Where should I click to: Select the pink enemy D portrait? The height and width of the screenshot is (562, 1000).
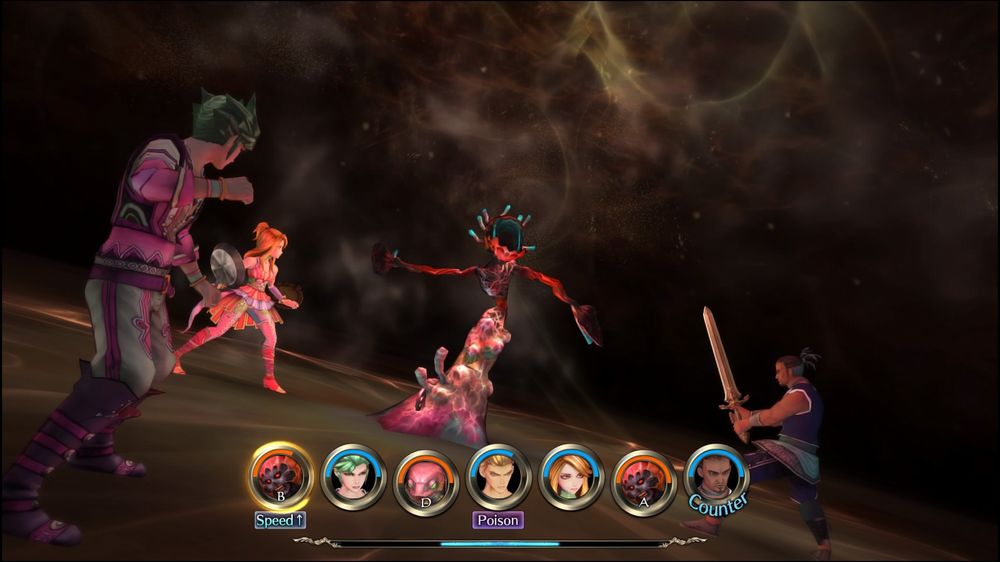425,478
